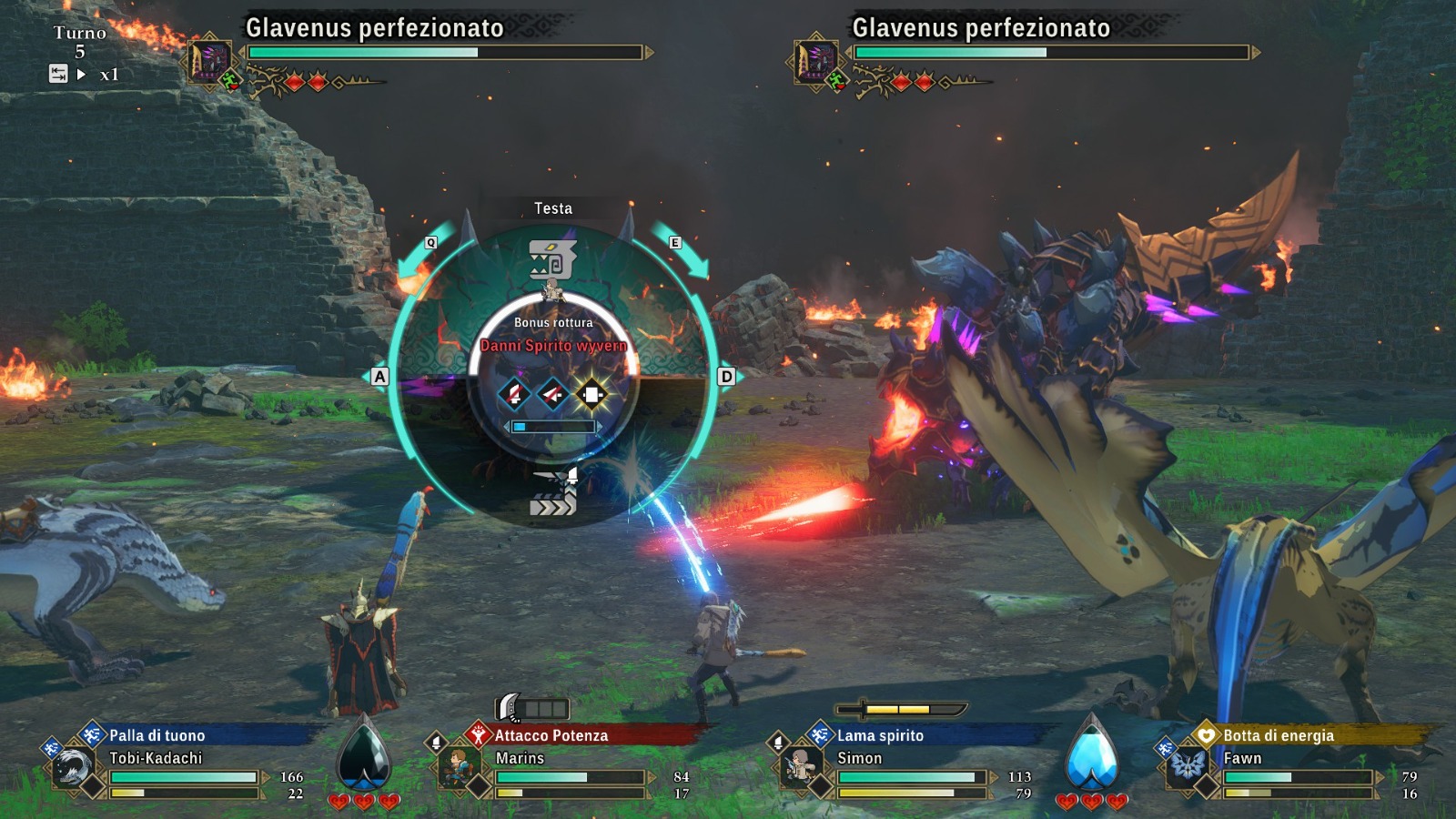
Task: Click the break progress bar under the icons
Action: tap(552, 424)
